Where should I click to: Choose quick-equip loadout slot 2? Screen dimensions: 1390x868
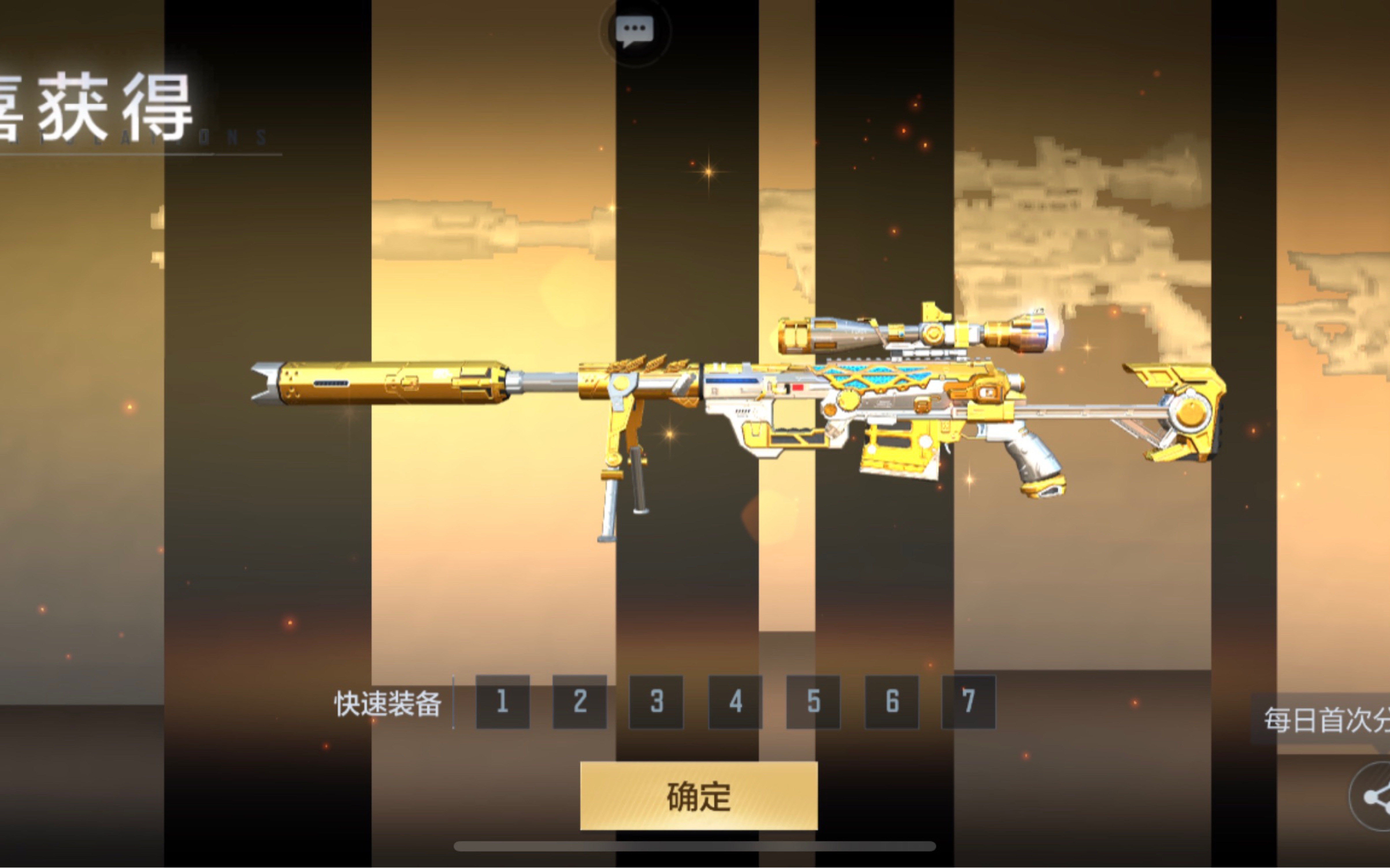579,702
